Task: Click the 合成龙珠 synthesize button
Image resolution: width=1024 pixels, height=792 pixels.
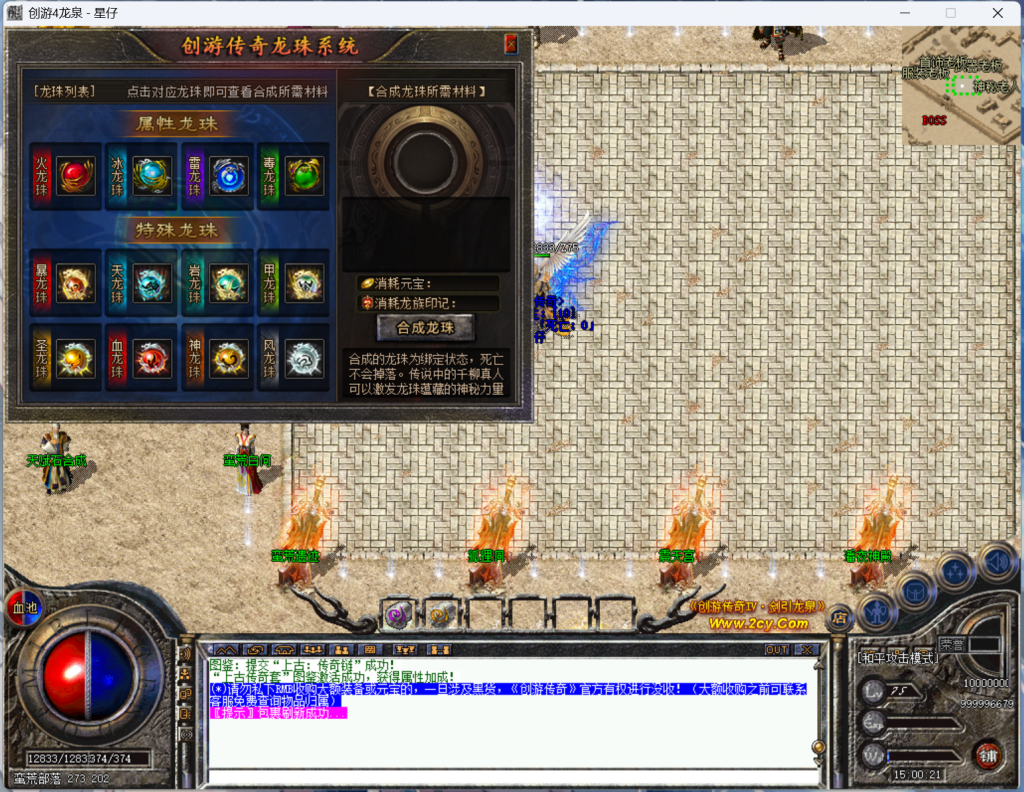Action: [425, 327]
